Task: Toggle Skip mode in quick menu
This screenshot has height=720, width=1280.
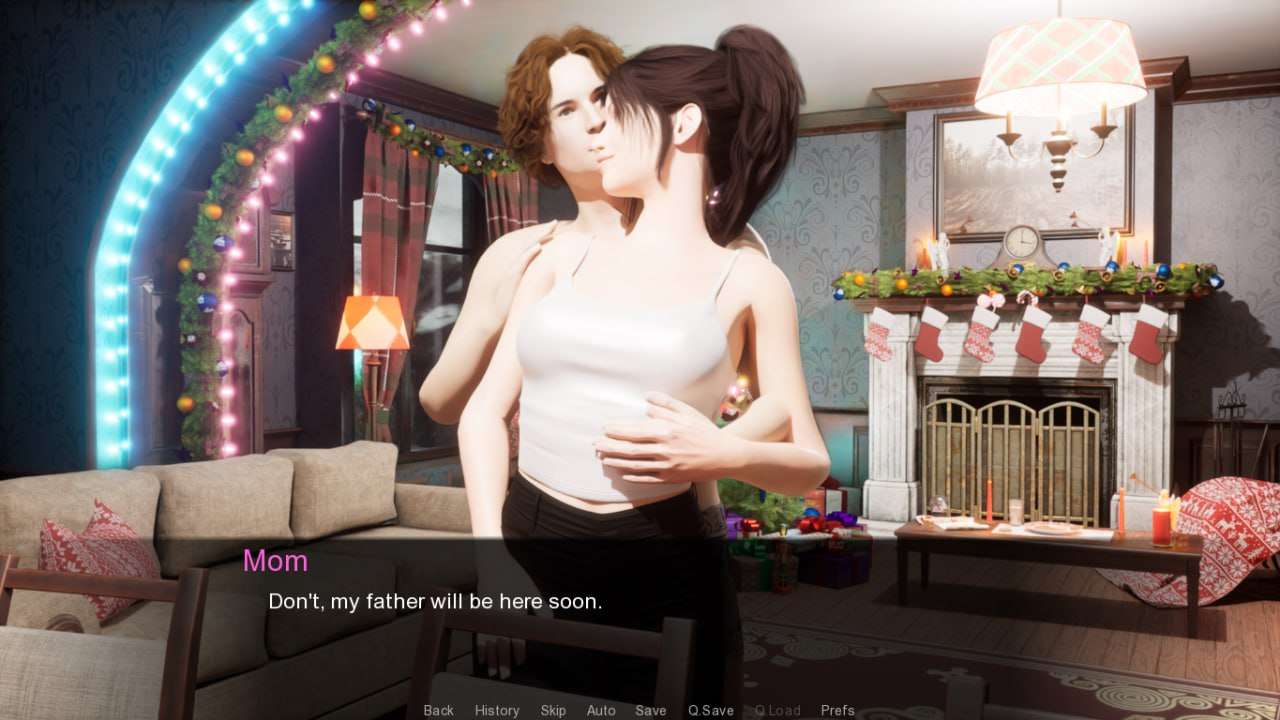Action: tap(553, 710)
